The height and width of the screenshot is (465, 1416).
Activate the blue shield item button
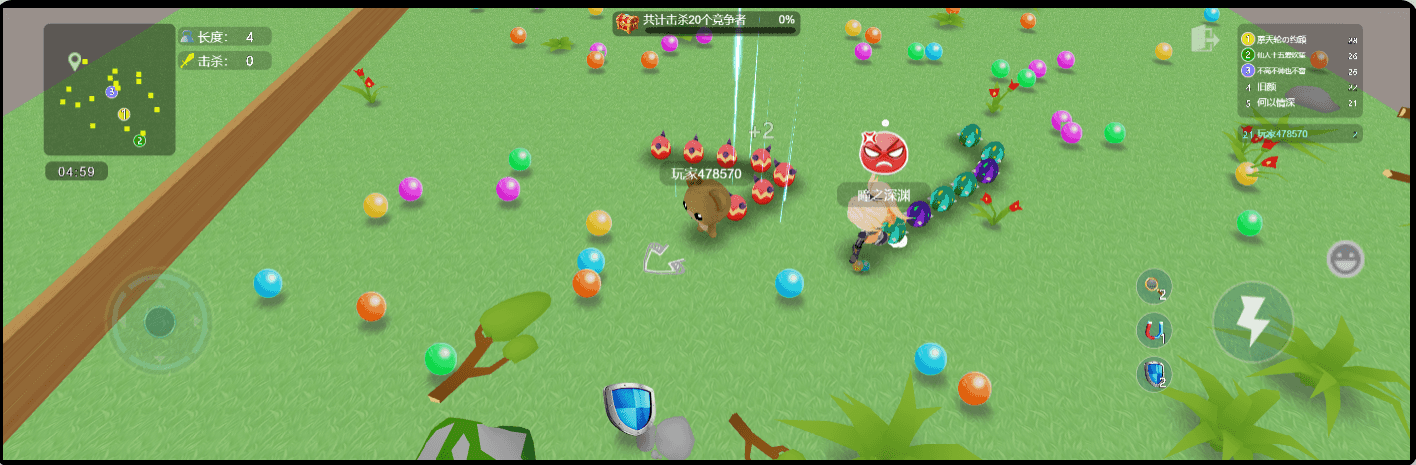click(1154, 374)
